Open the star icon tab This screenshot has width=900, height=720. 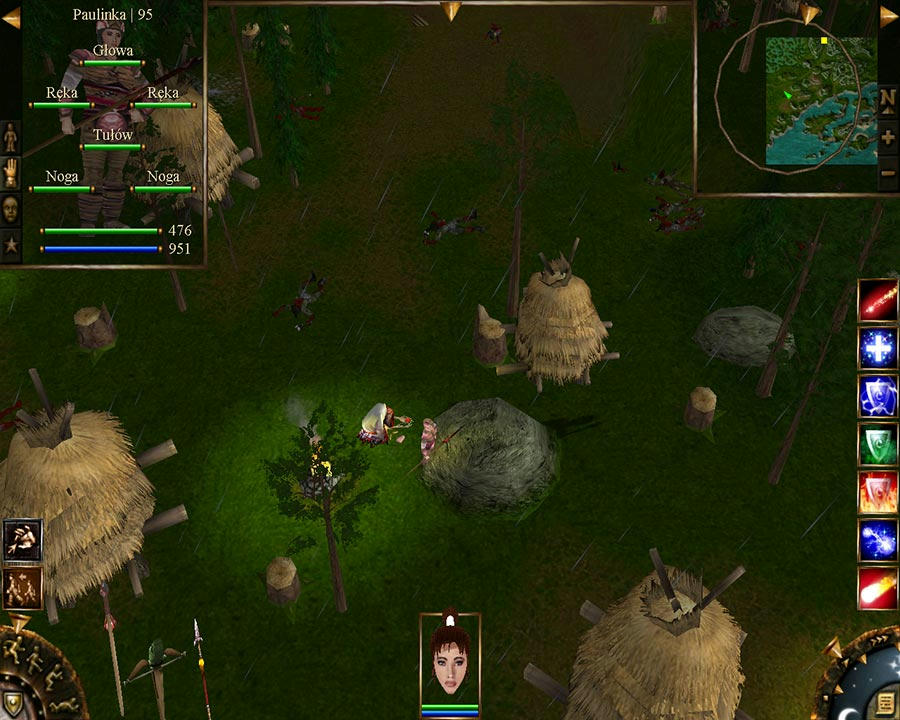tap(11, 244)
